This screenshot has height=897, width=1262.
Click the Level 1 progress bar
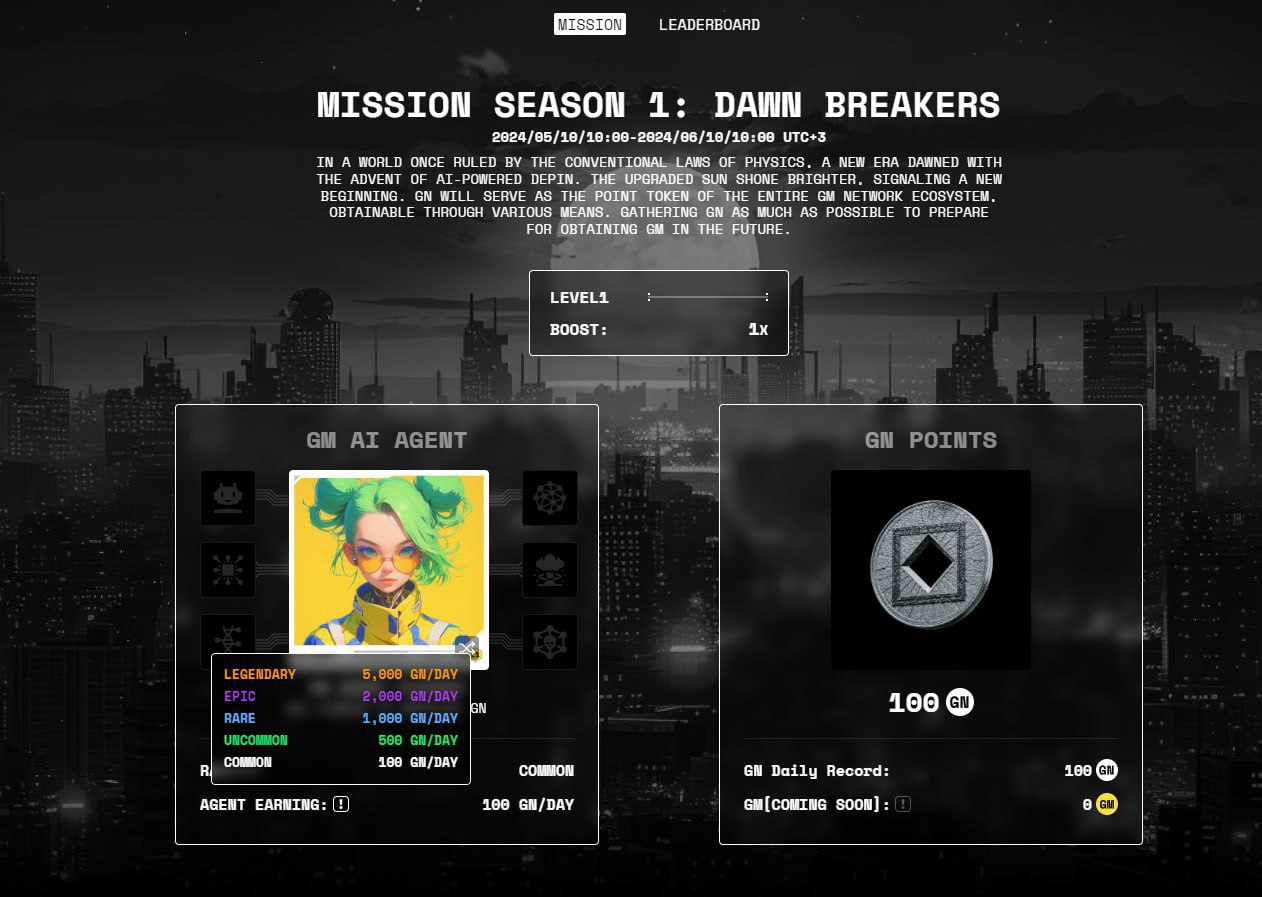[708, 297]
